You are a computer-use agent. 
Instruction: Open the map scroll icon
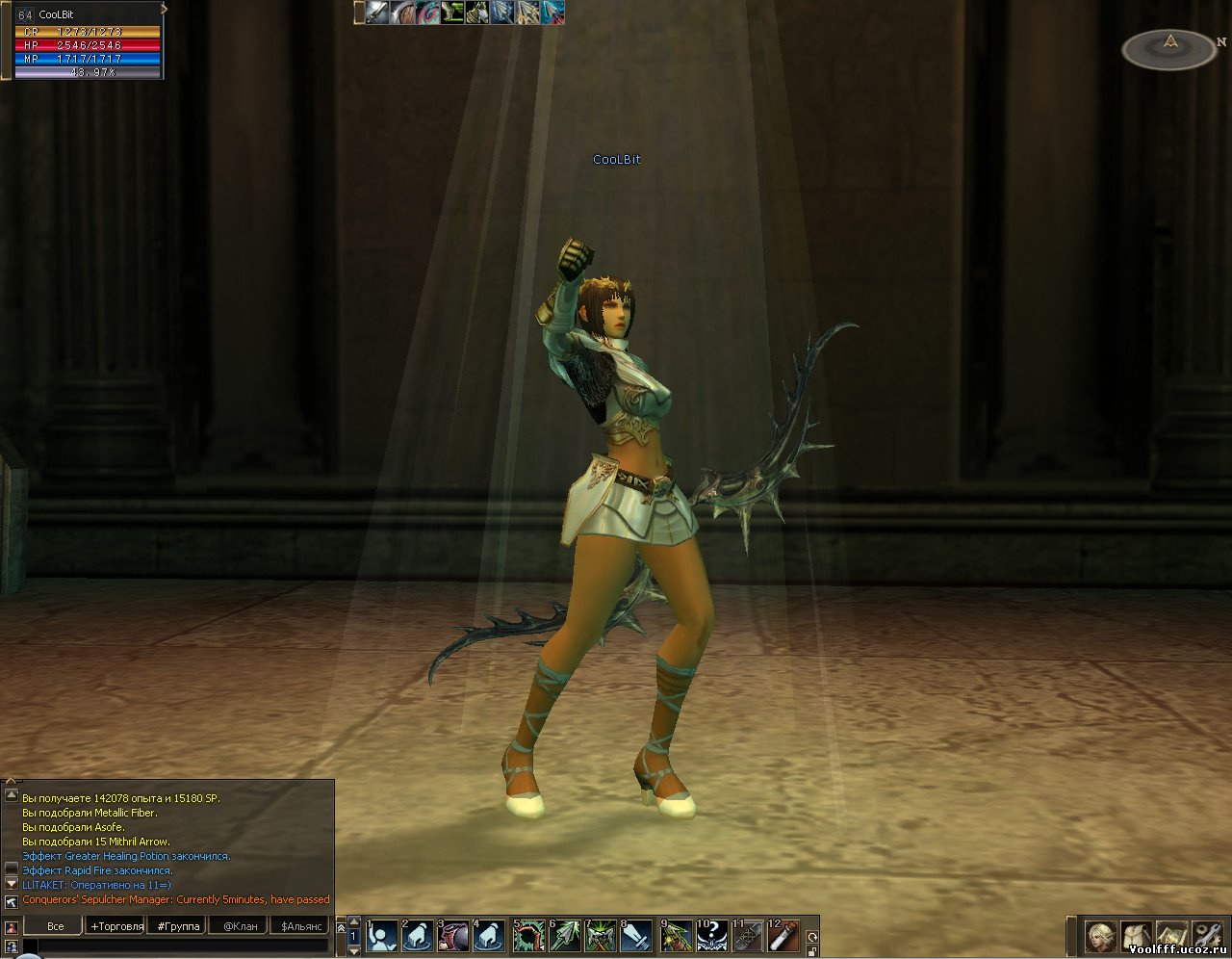[x=1171, y=936]
